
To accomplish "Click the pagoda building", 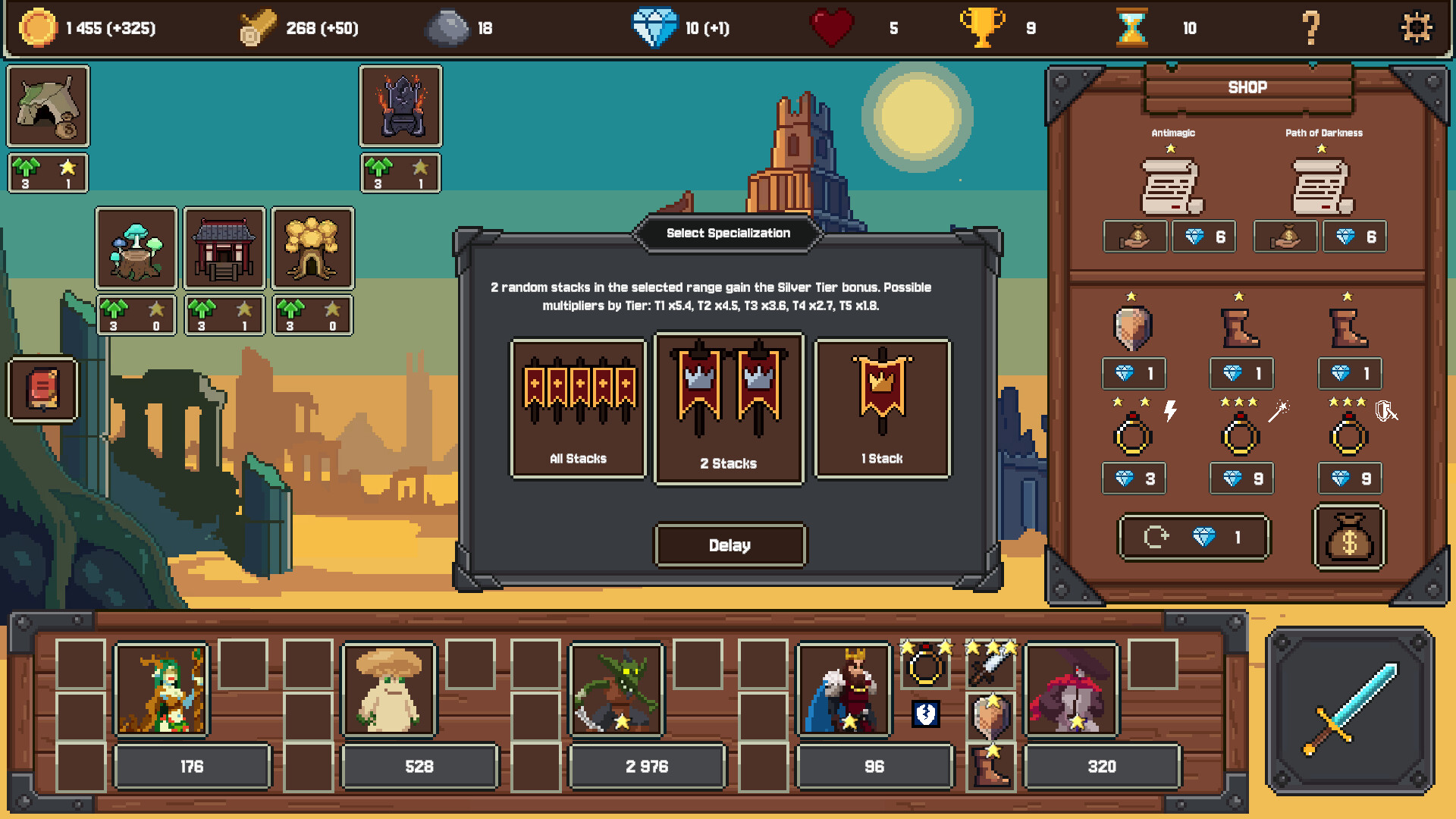I will [224, 248].
